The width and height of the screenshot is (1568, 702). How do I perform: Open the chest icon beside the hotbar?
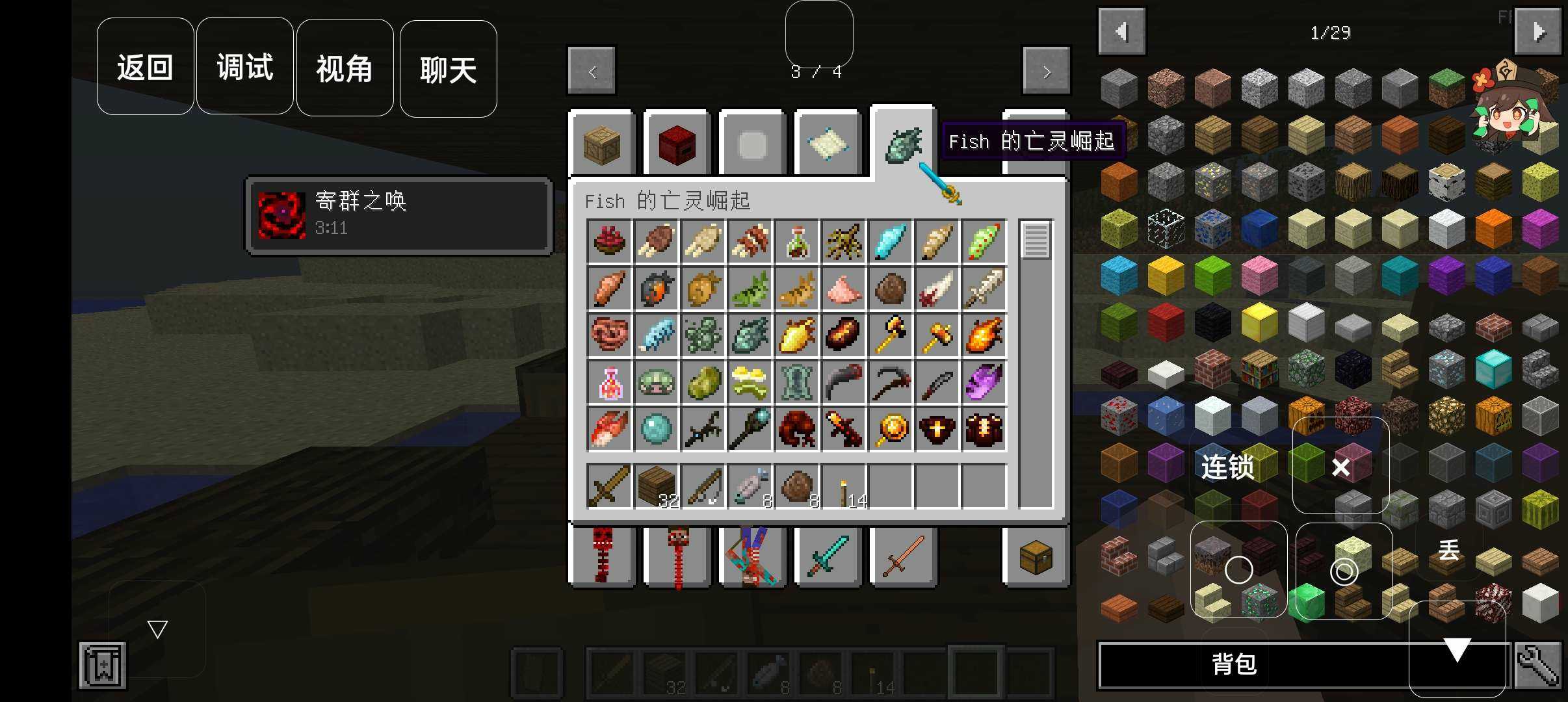(x=1036, y=556)
